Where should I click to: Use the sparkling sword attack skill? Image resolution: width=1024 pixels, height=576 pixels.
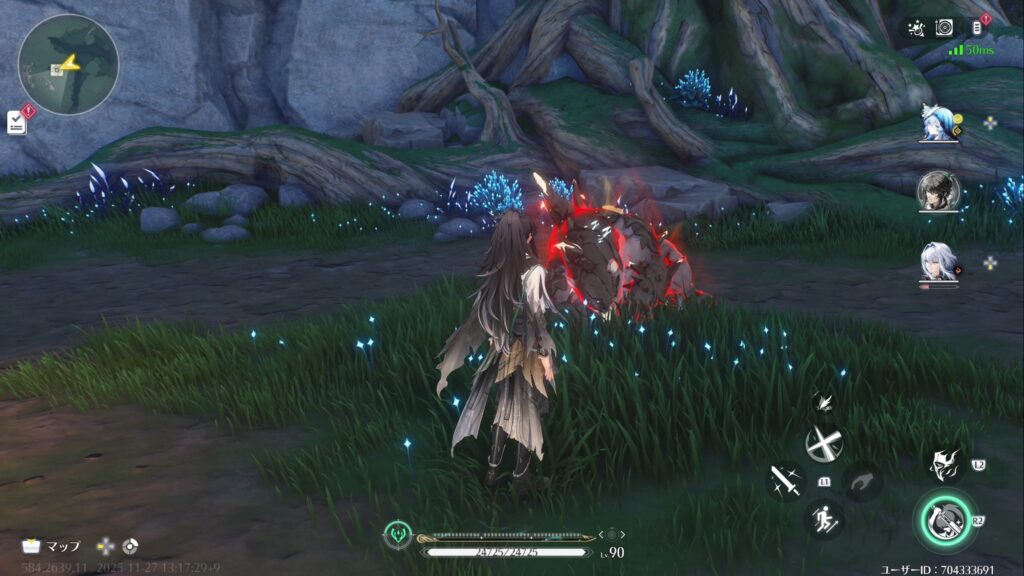[x=785, y=482]
